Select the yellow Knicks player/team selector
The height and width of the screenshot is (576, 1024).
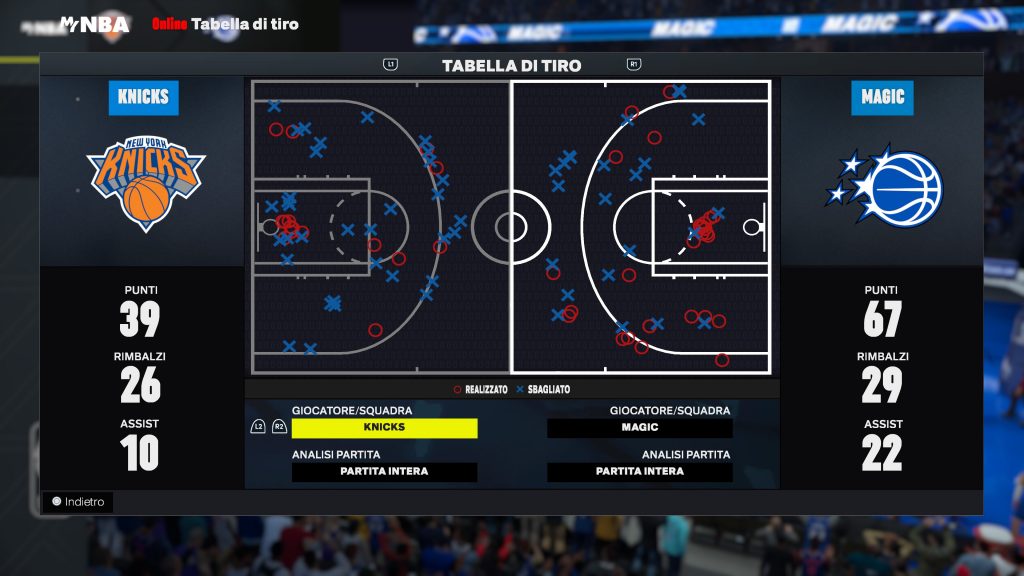pyautogui.click(x=384, y=428)
